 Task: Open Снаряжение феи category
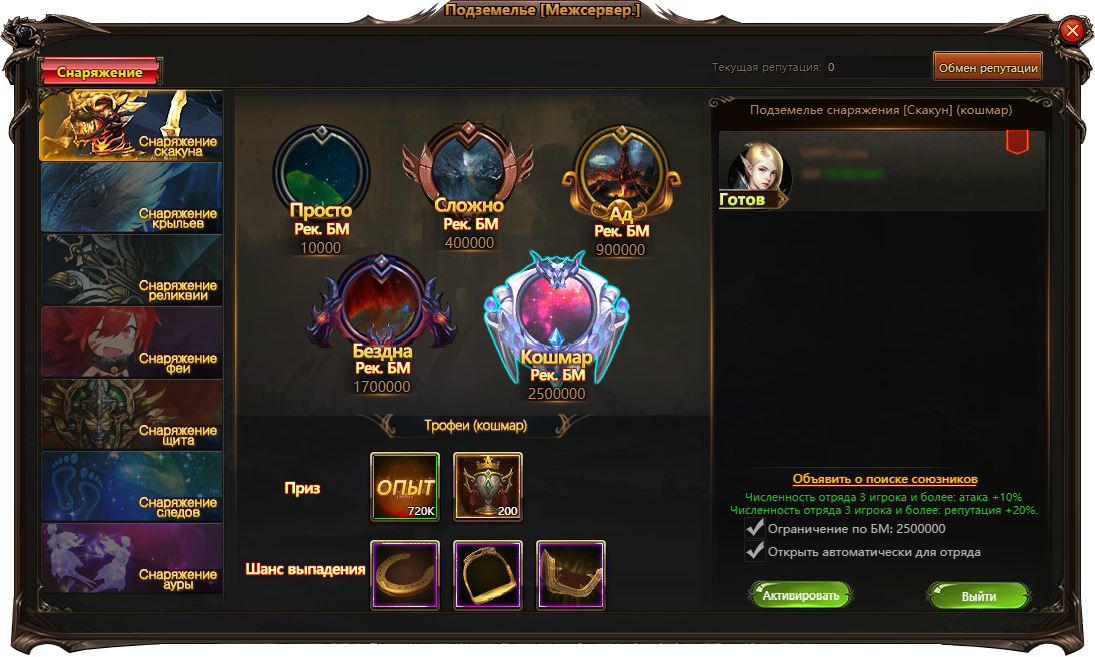coord(131,341)
